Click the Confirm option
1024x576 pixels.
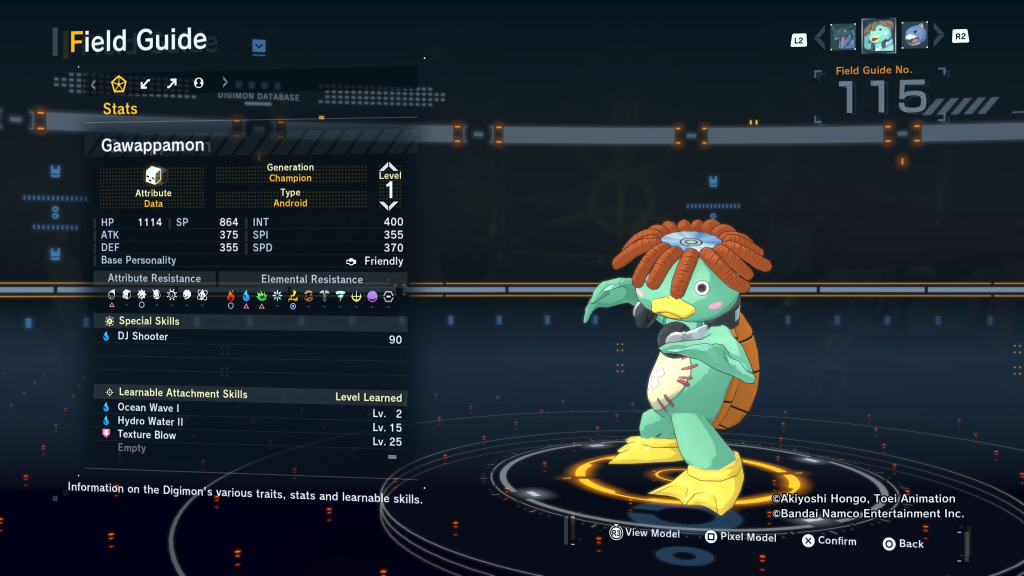click(829, 541)
